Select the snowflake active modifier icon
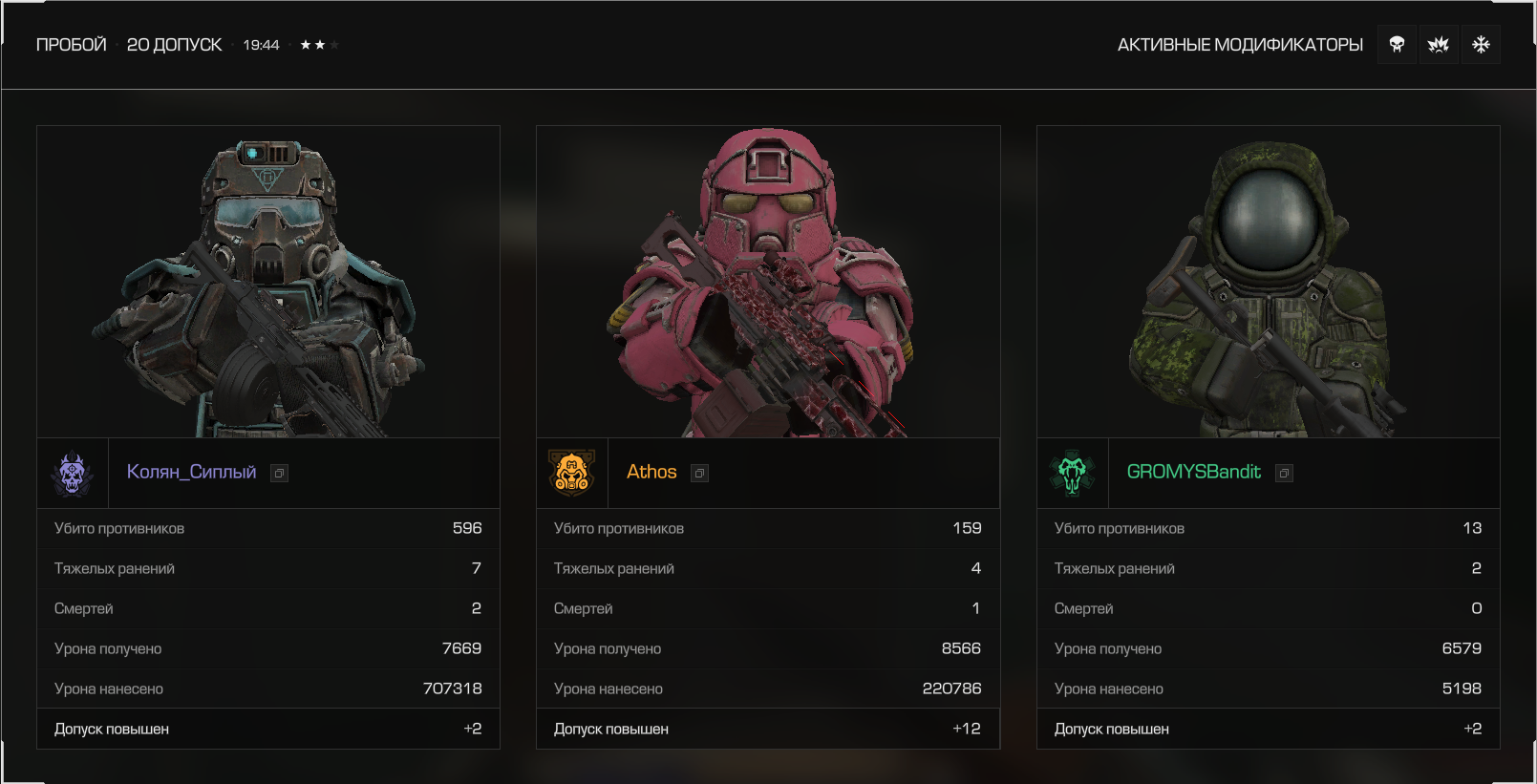 1481,45
